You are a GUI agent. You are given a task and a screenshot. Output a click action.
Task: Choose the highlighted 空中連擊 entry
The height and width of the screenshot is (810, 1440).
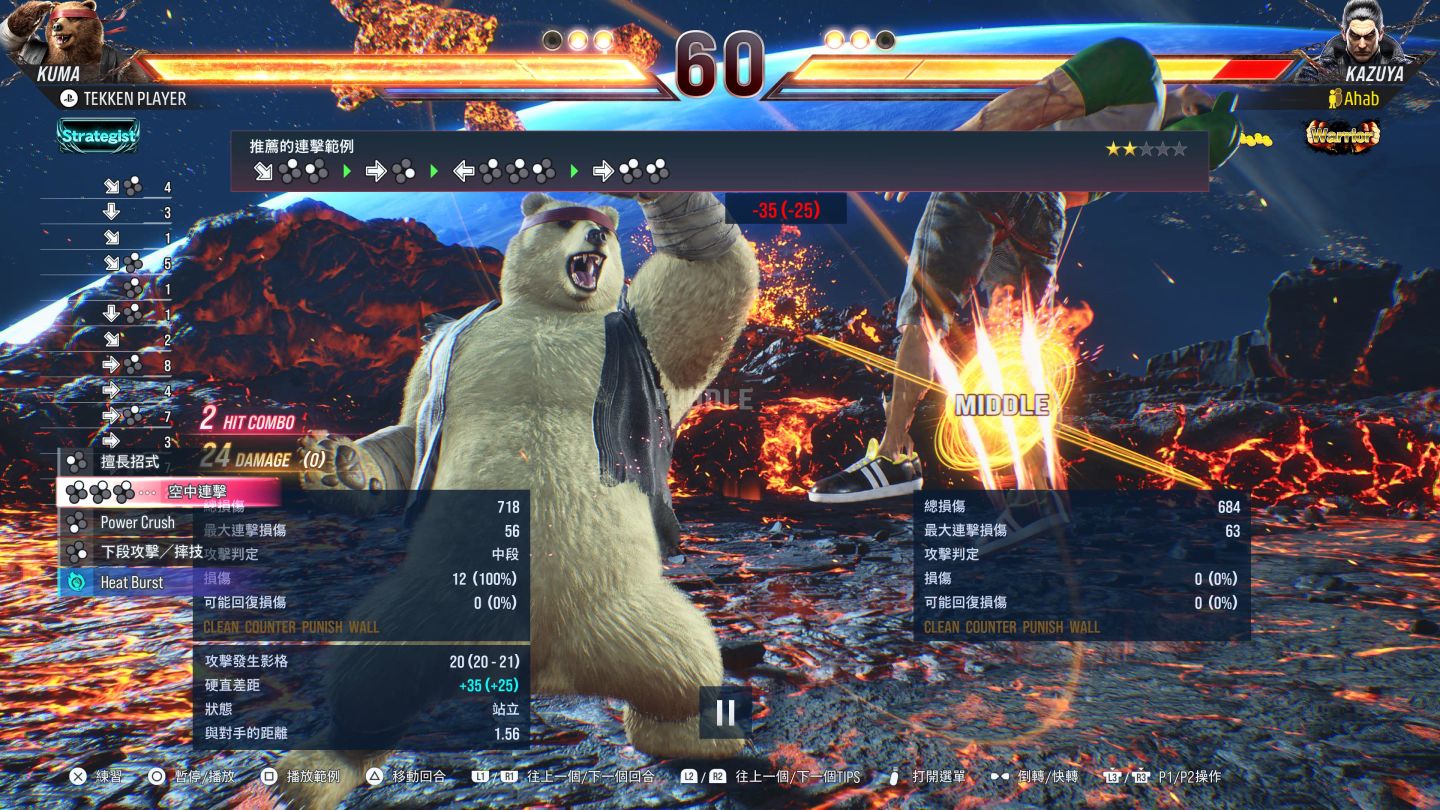coord(168,492)
